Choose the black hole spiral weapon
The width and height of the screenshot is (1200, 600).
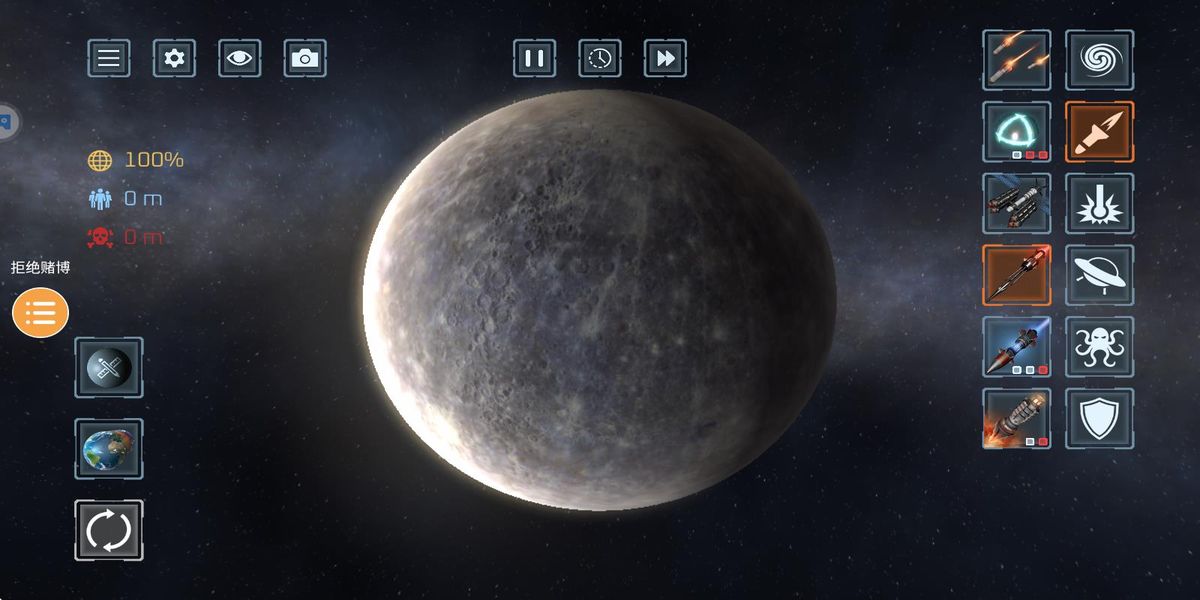[x=1099, y=60]
